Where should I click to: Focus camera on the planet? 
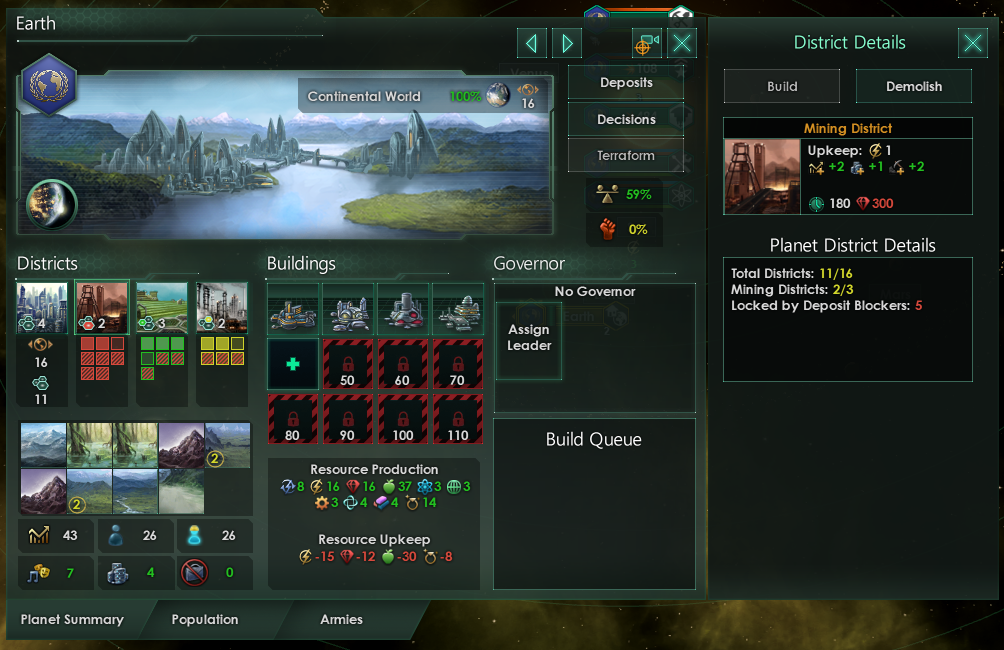647,43
